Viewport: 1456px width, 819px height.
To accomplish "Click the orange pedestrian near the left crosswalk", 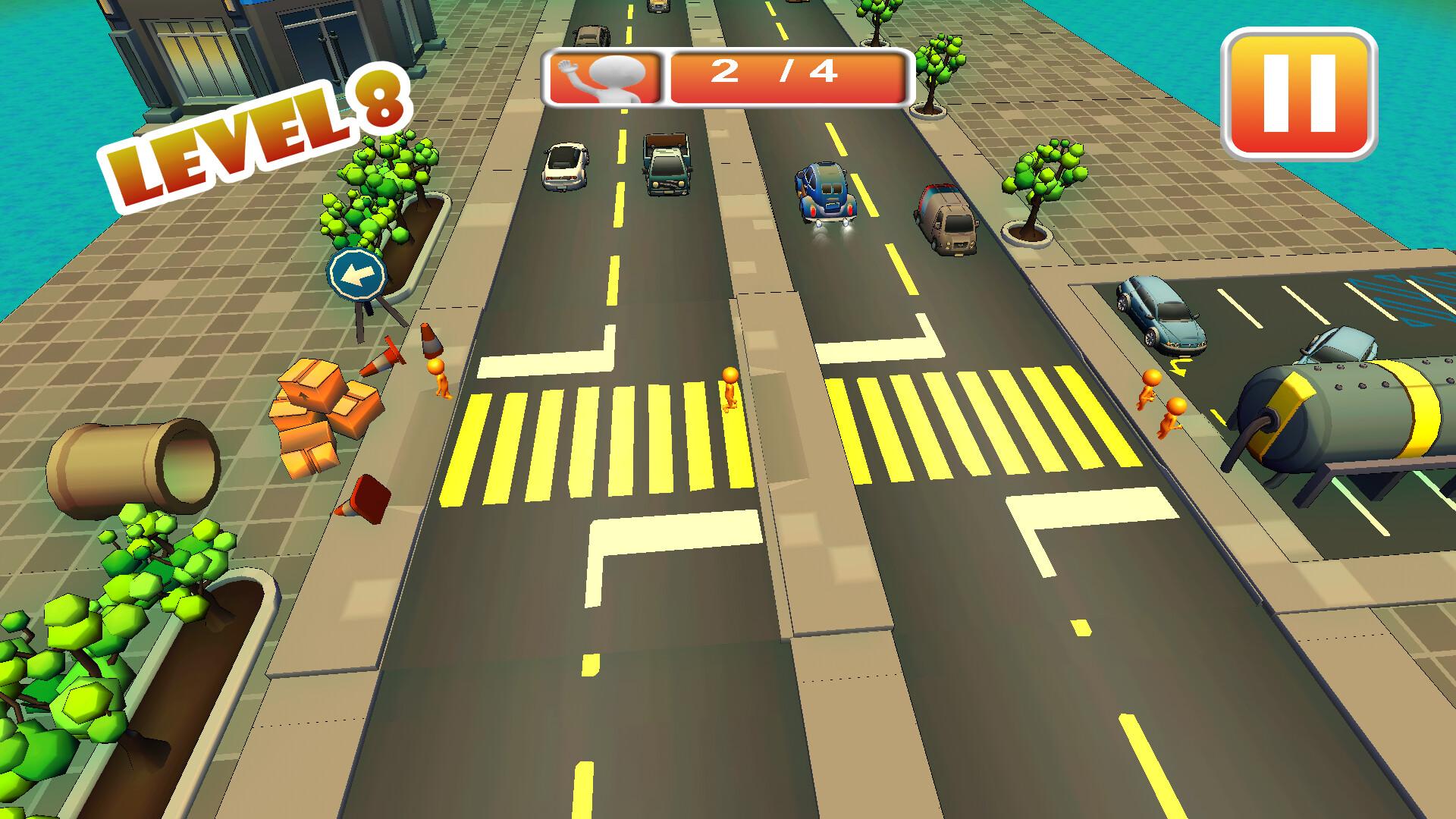I will 438,379.
